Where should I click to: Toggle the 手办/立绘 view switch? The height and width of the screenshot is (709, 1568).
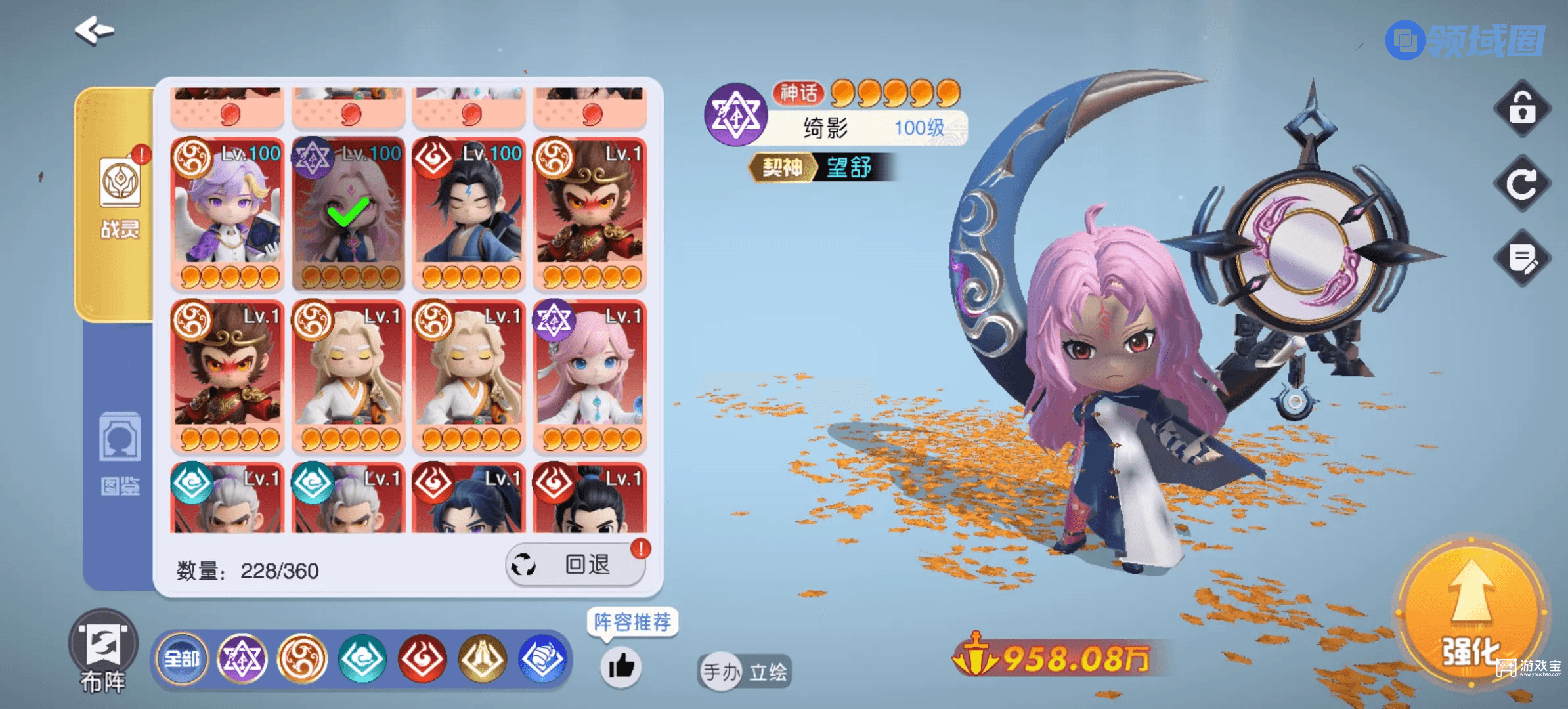(x=744, y=672)
